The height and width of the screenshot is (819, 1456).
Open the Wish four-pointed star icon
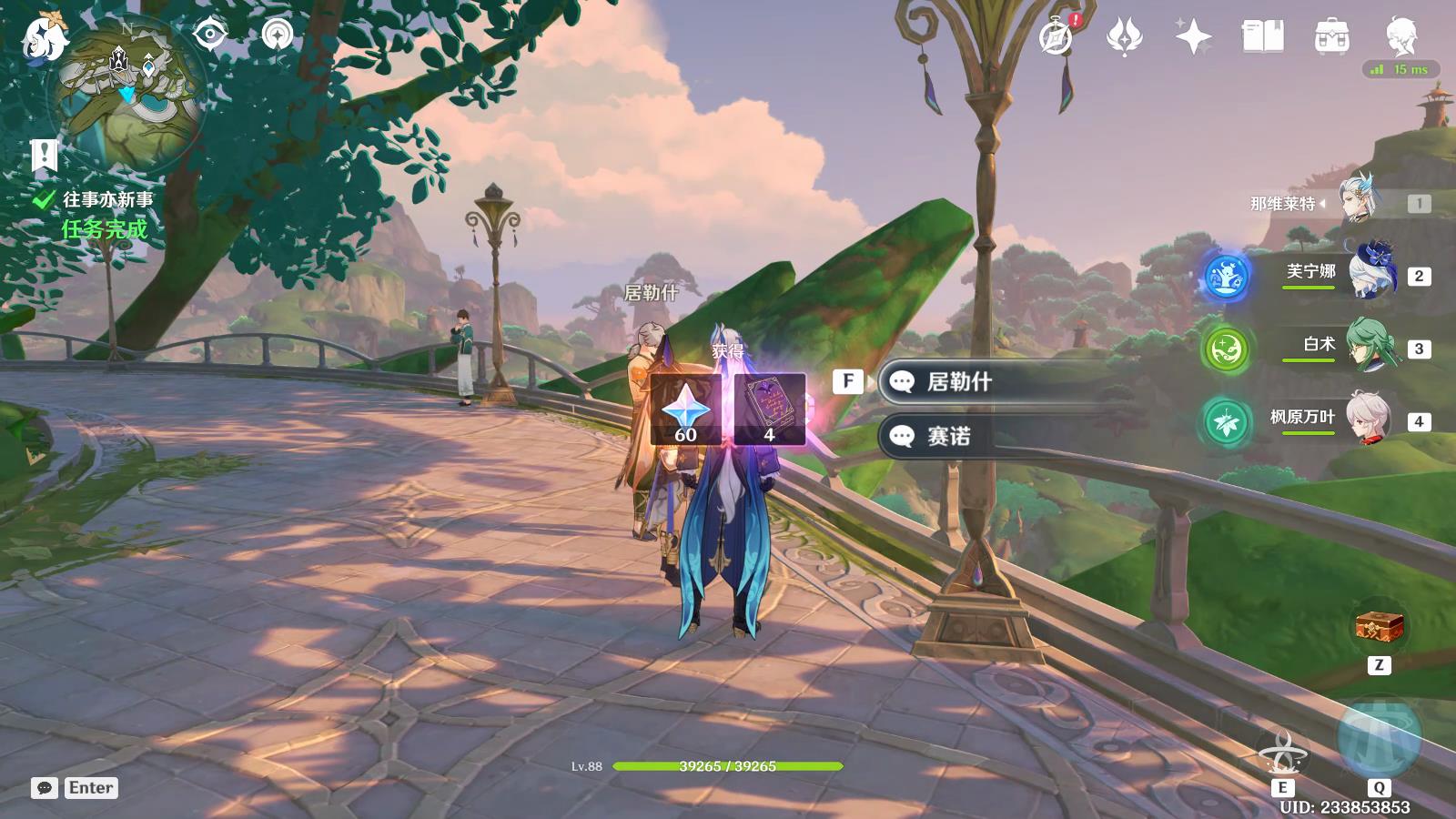click(x=1193, y=37)
